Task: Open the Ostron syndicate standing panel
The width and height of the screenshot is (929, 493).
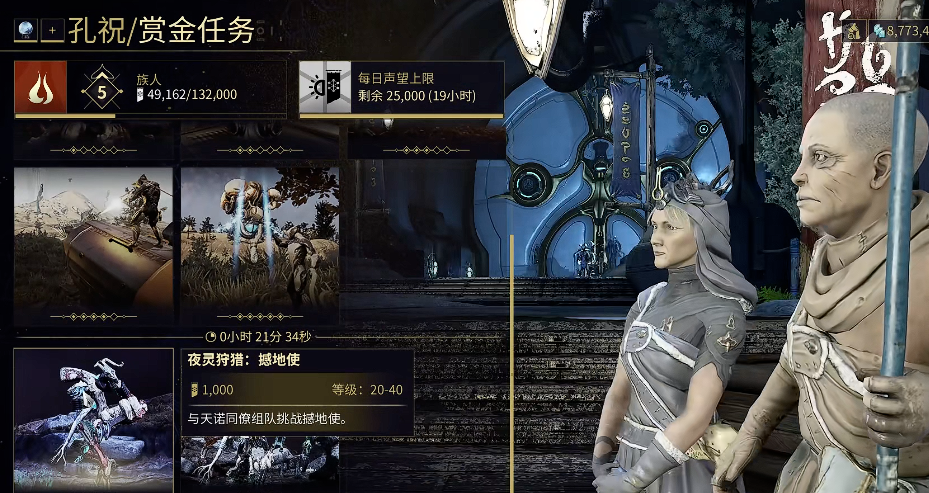Action: (x=150, y=88)
